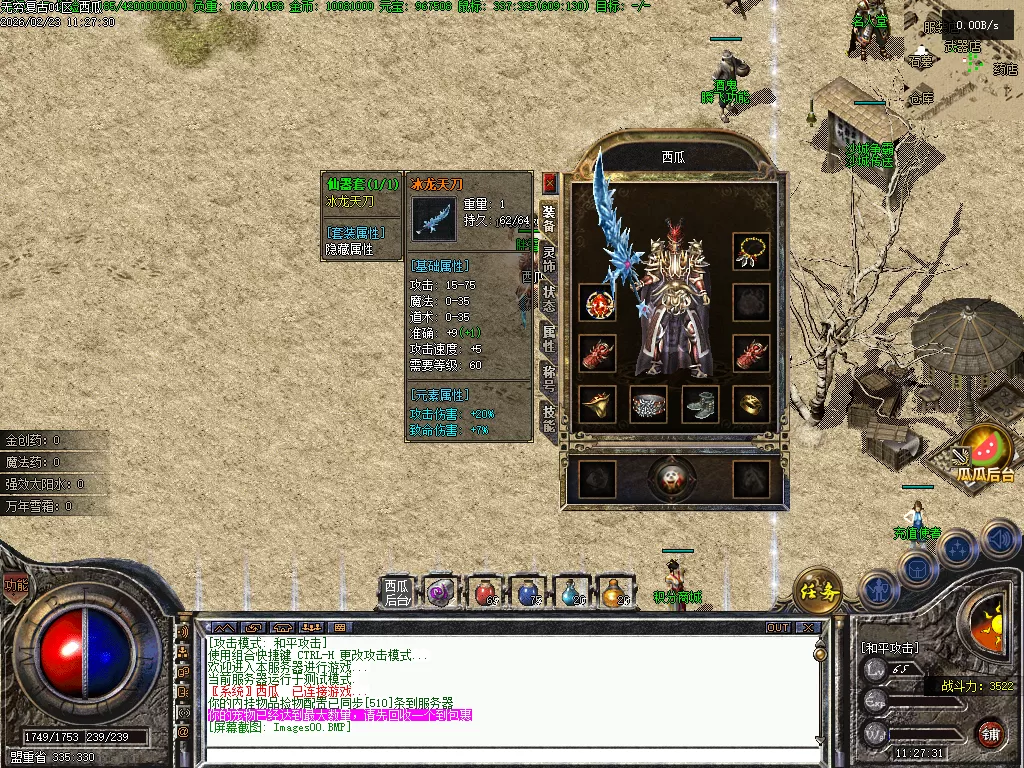Use the red health potion hotbar slot
The width and height of the screenshot is (1024, 768).
tap(485, 592)
